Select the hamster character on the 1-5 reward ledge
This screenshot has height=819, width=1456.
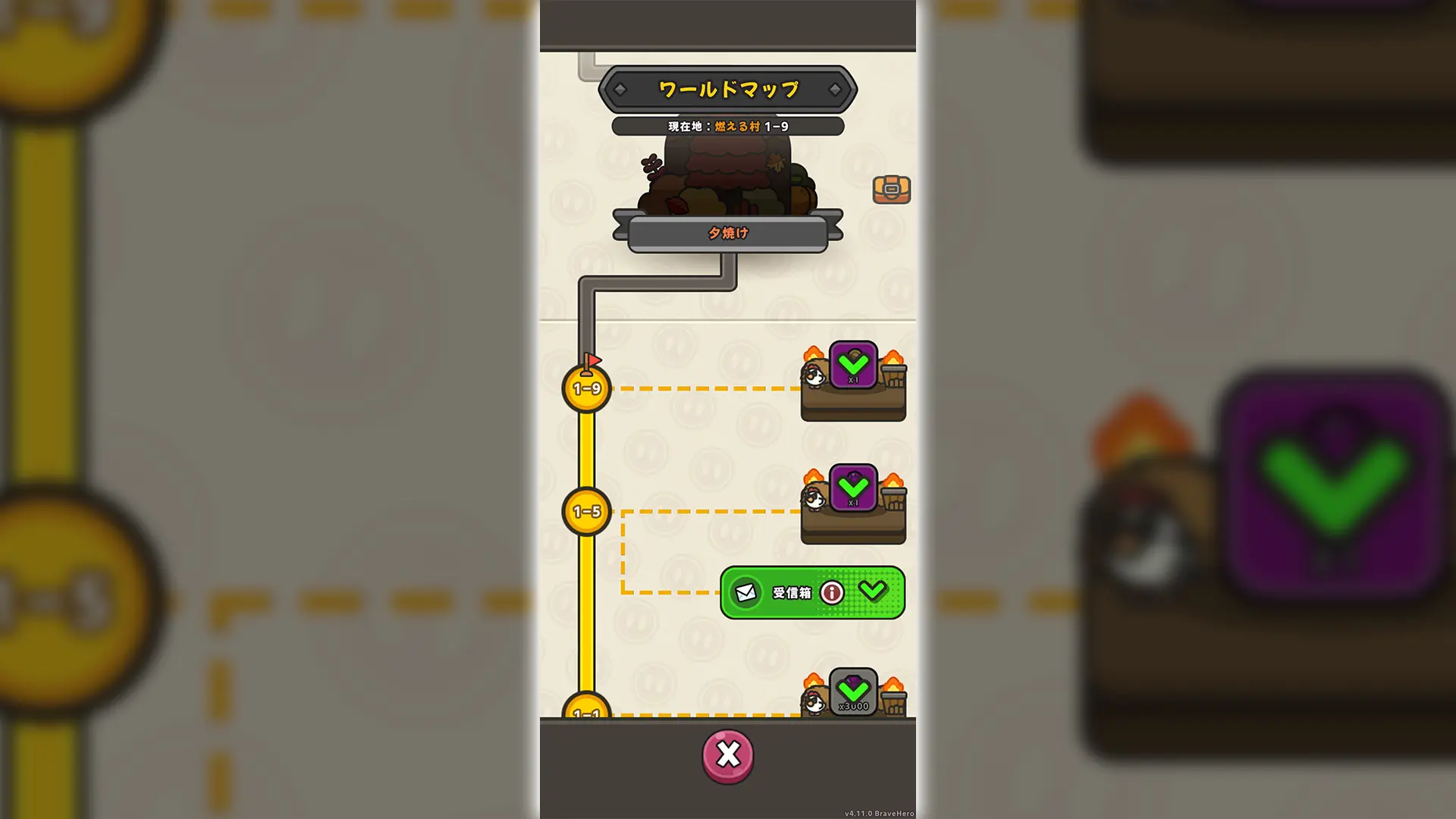(814, 499)
